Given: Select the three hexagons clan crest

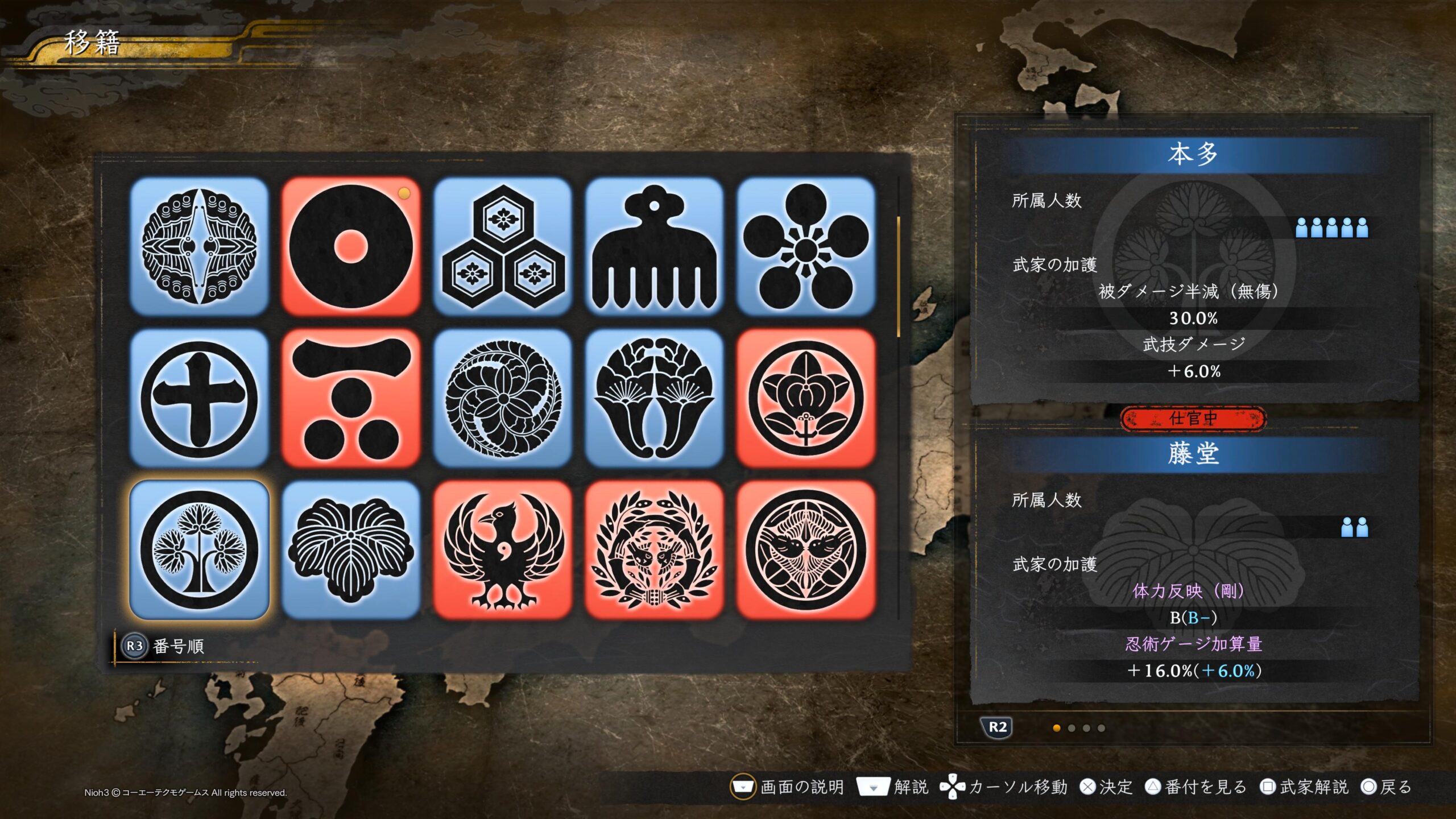Looking at the screenshot, I should (x=503, y=246).
